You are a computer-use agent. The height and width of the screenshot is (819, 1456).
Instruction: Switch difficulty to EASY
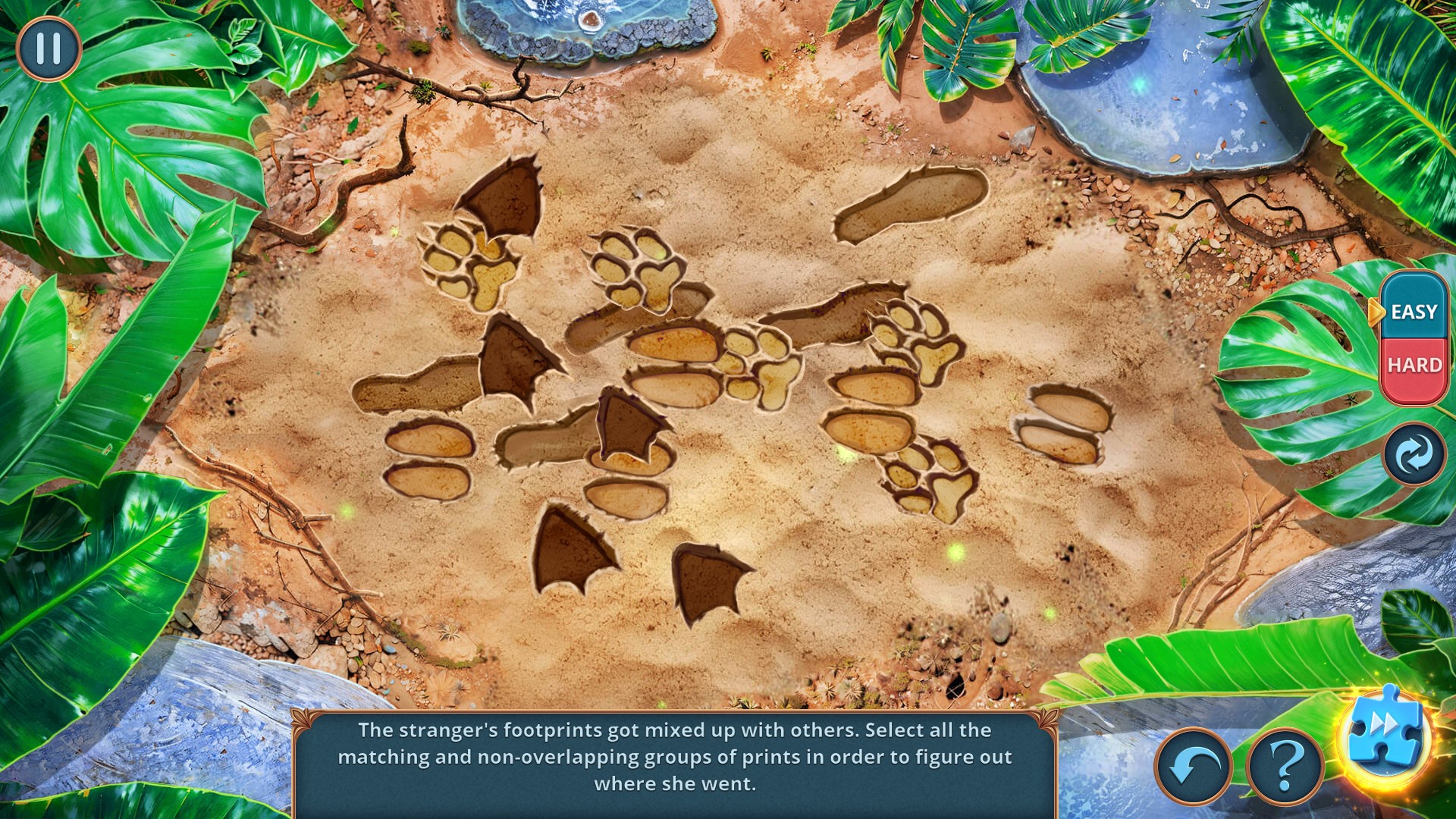pyautogui.click(x=1414, y=312)
